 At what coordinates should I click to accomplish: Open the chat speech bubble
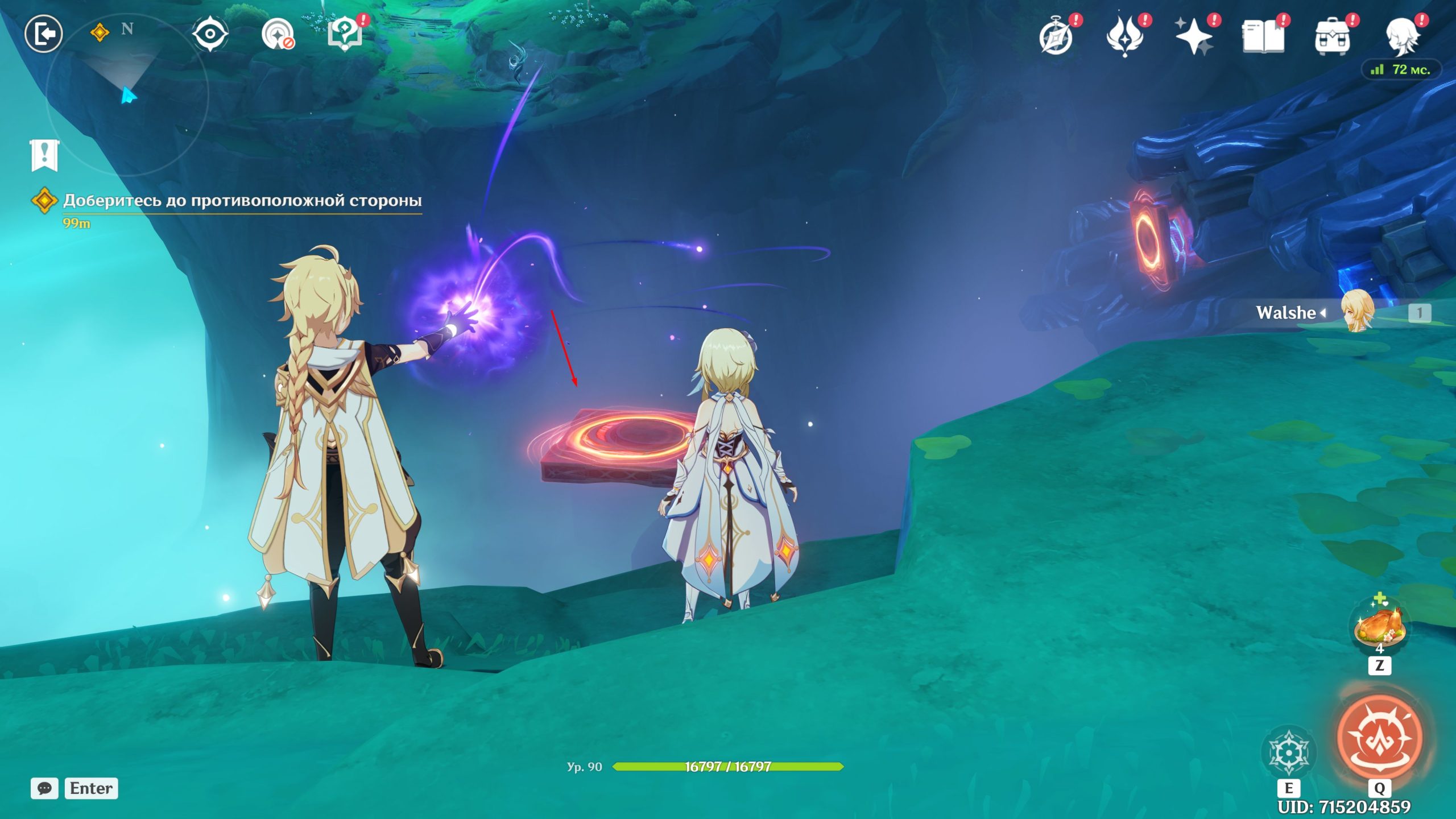pos(44,788)
